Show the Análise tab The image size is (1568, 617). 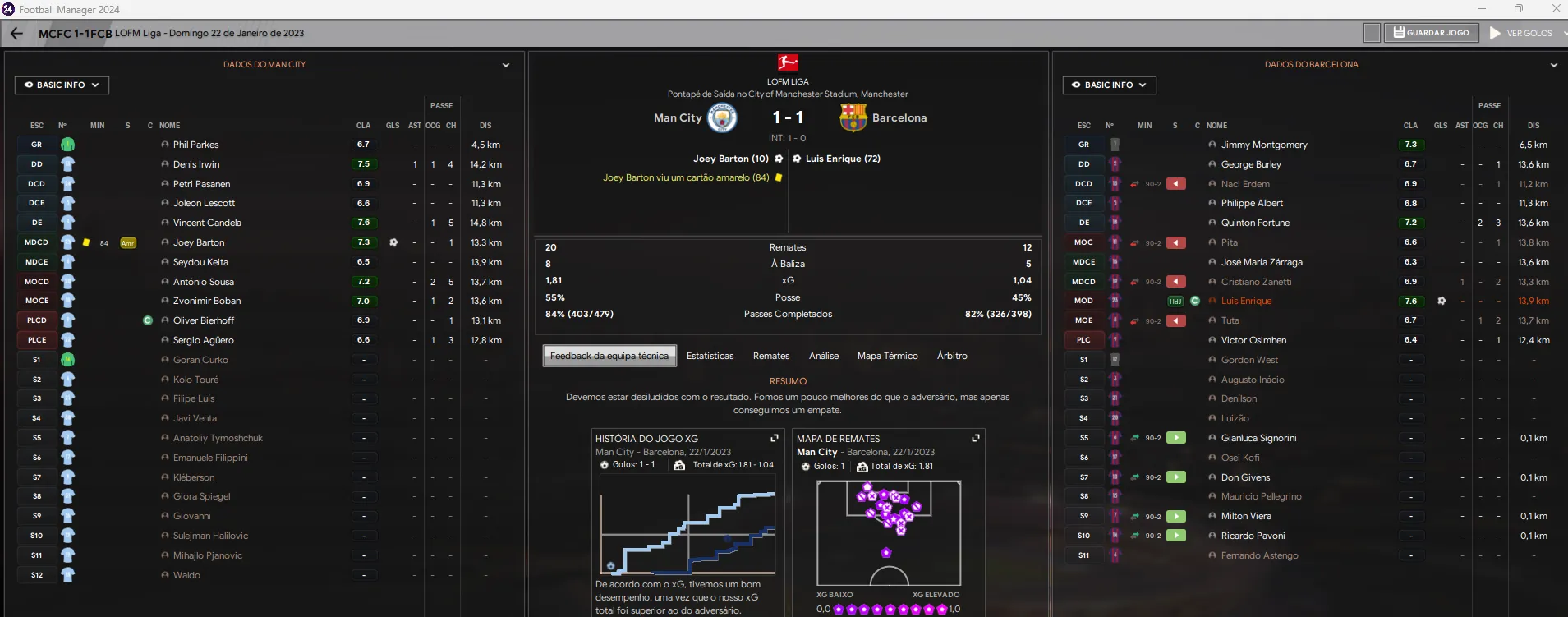(824, 356)
